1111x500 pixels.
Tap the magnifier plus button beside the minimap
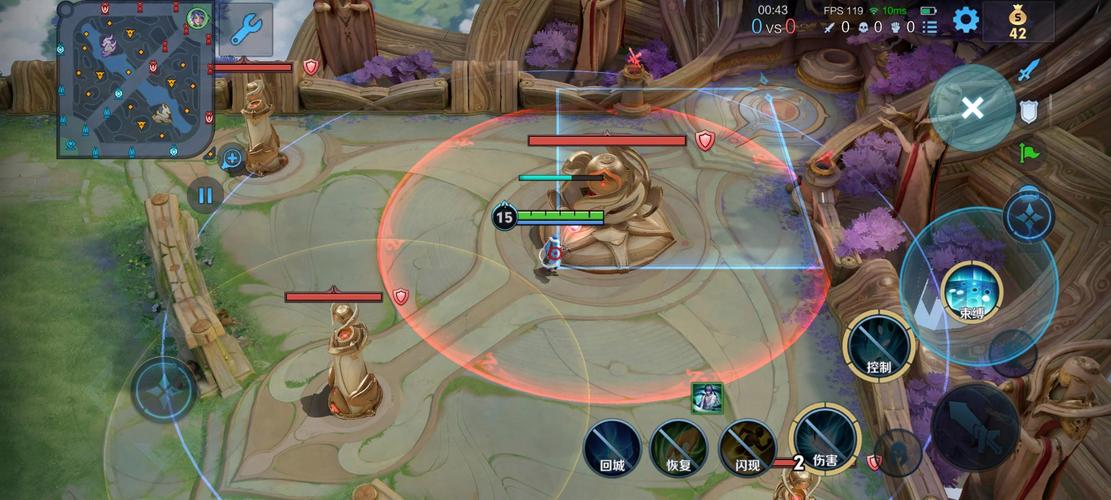[232, 158]
